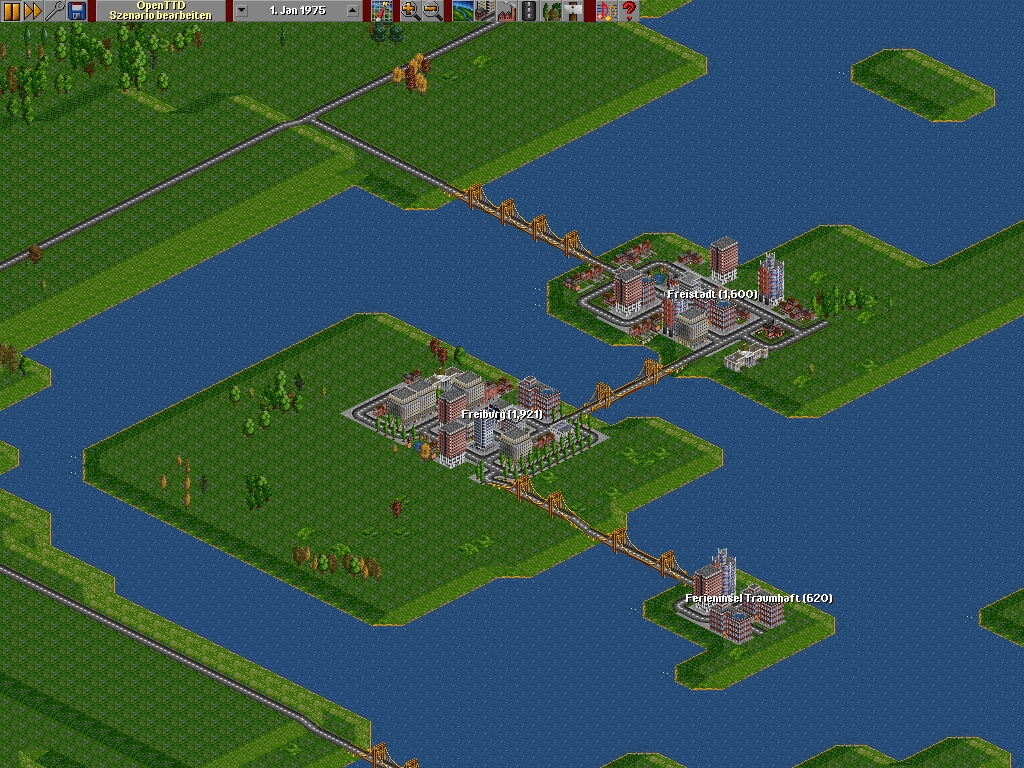Open the road construction tool

click(x=529, y=11)
